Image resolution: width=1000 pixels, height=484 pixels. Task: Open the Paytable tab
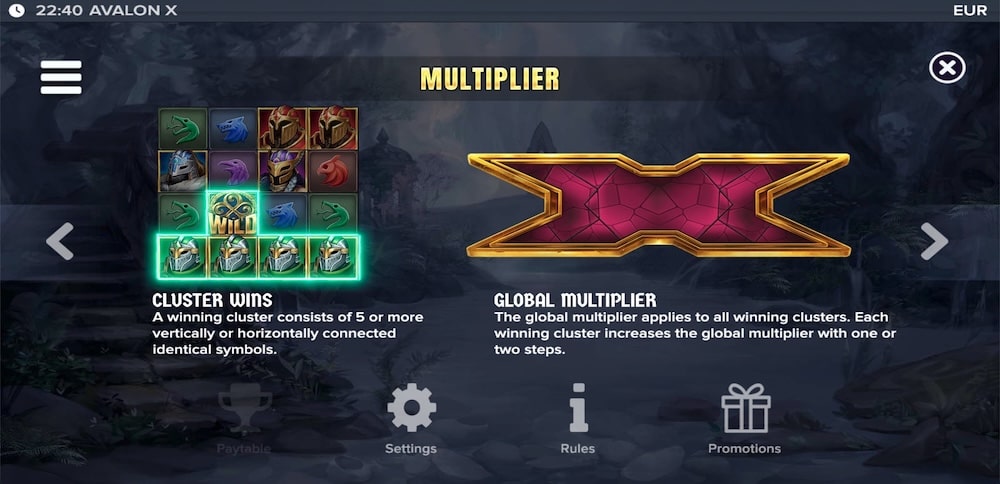[244, 418]
